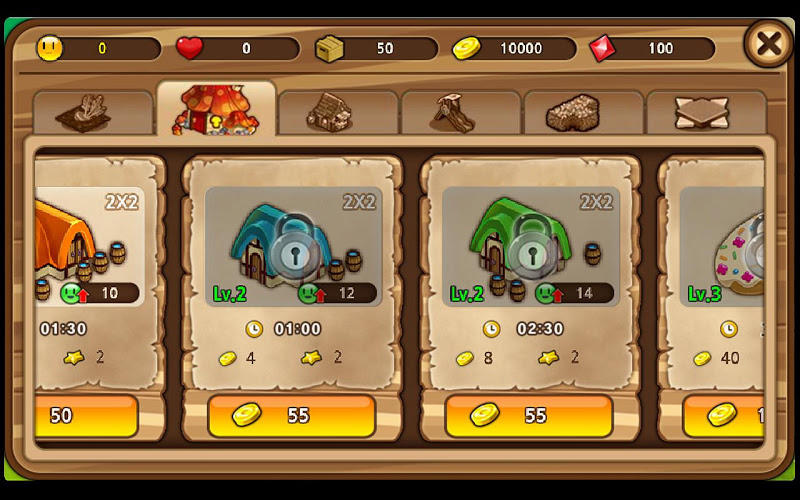Buy the green-roof house for 55 coins
Image resolution: width=800 pixels, height=500 pixels.
pos(528,416)
